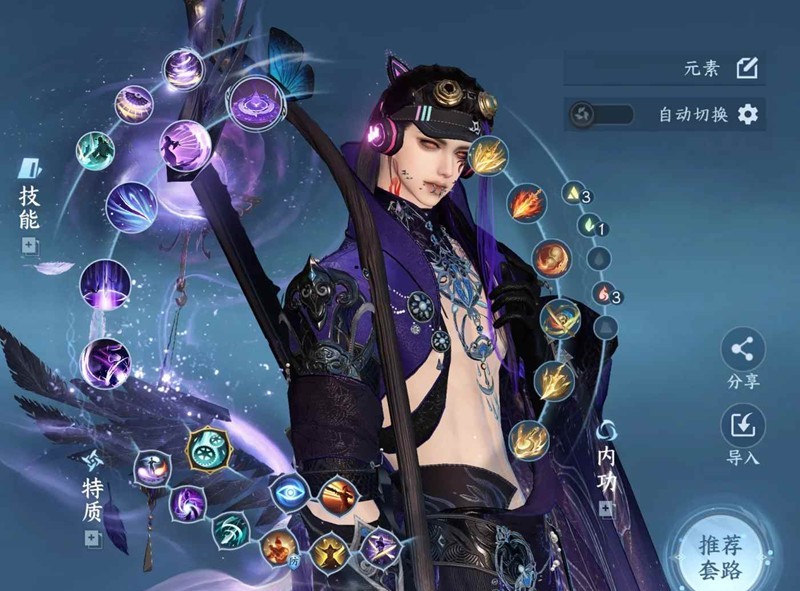Import a build with 导入

[742, 426]
